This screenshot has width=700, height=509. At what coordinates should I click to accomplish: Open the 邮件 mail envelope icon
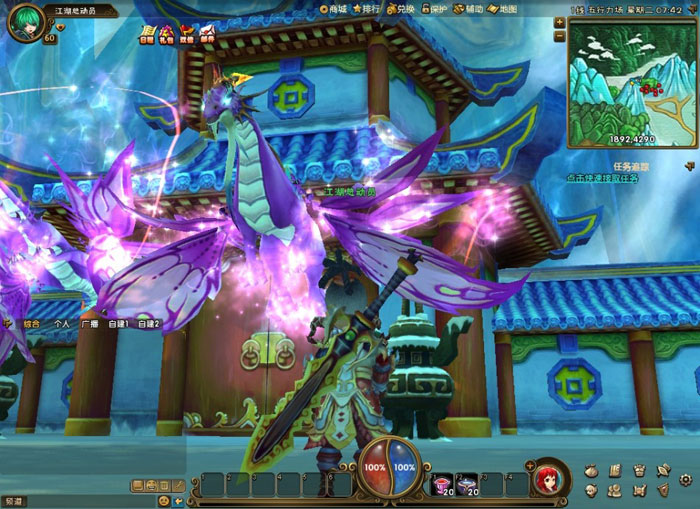click(x=207, y=34)
